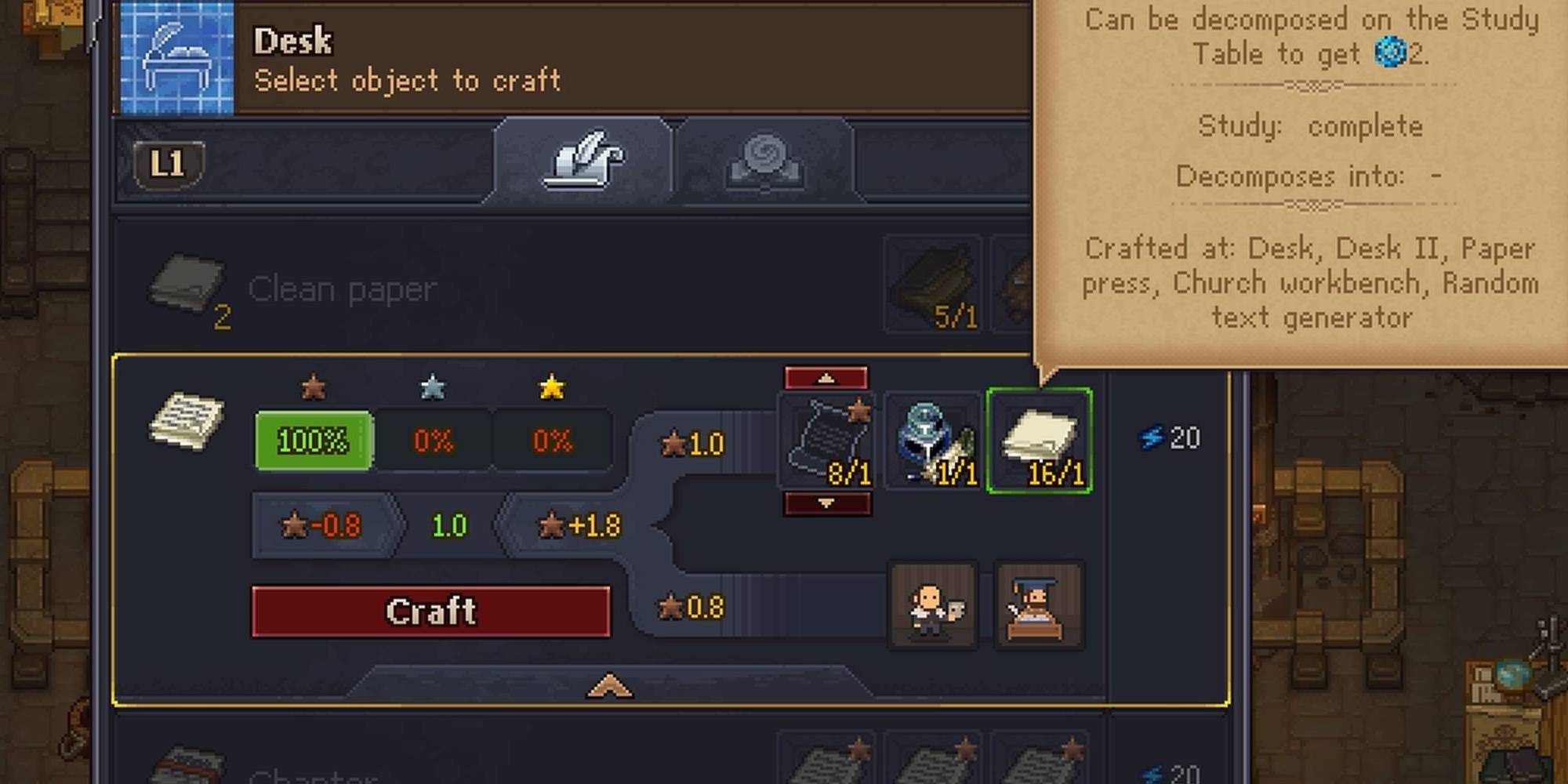Screen dimensions: 1568x784
Task: Select the story scroll ingredient slot
Action: pos(827,441)
